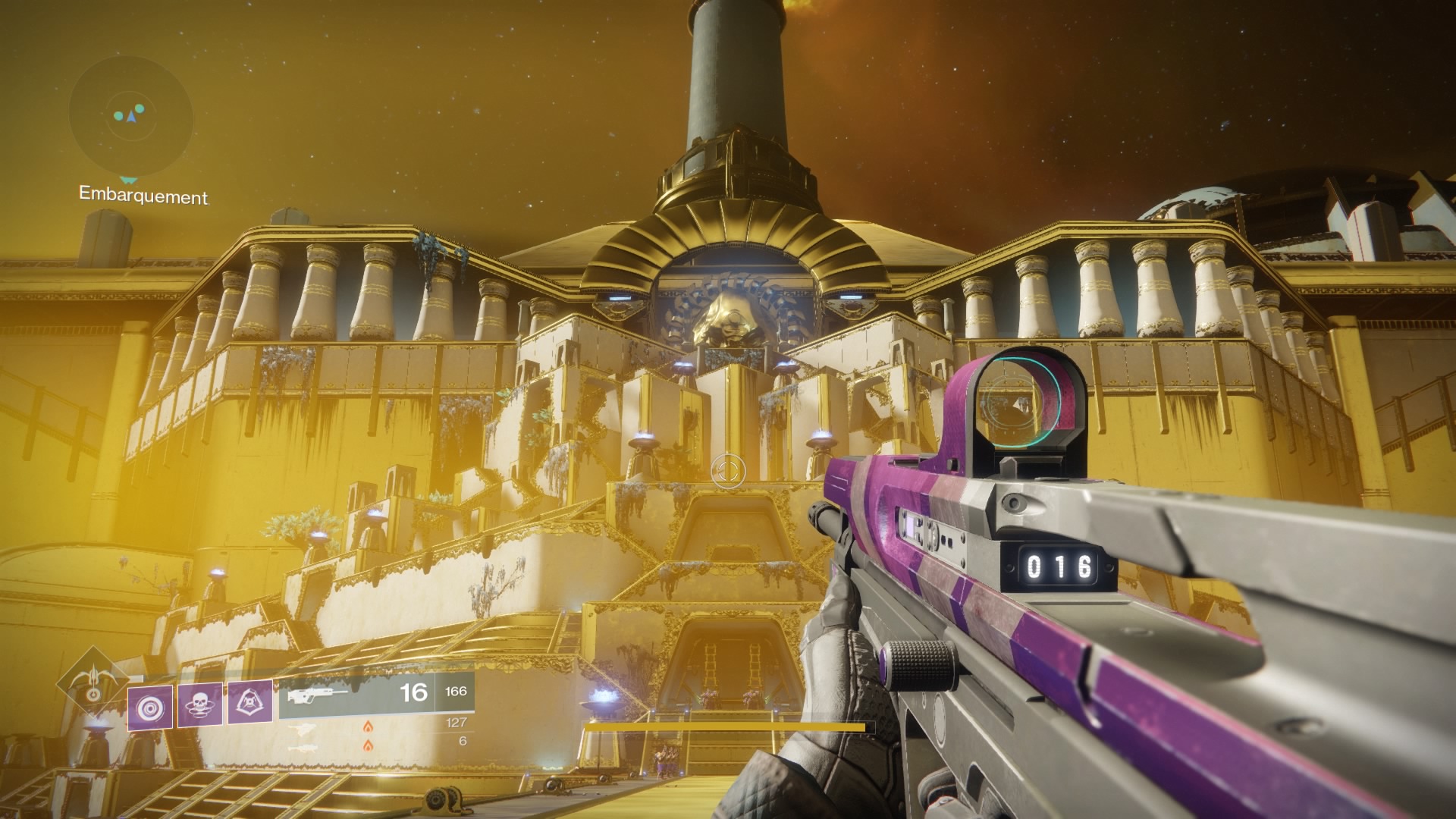Switch to the second weapon with 127 ammo

click(x=376, y=723)
